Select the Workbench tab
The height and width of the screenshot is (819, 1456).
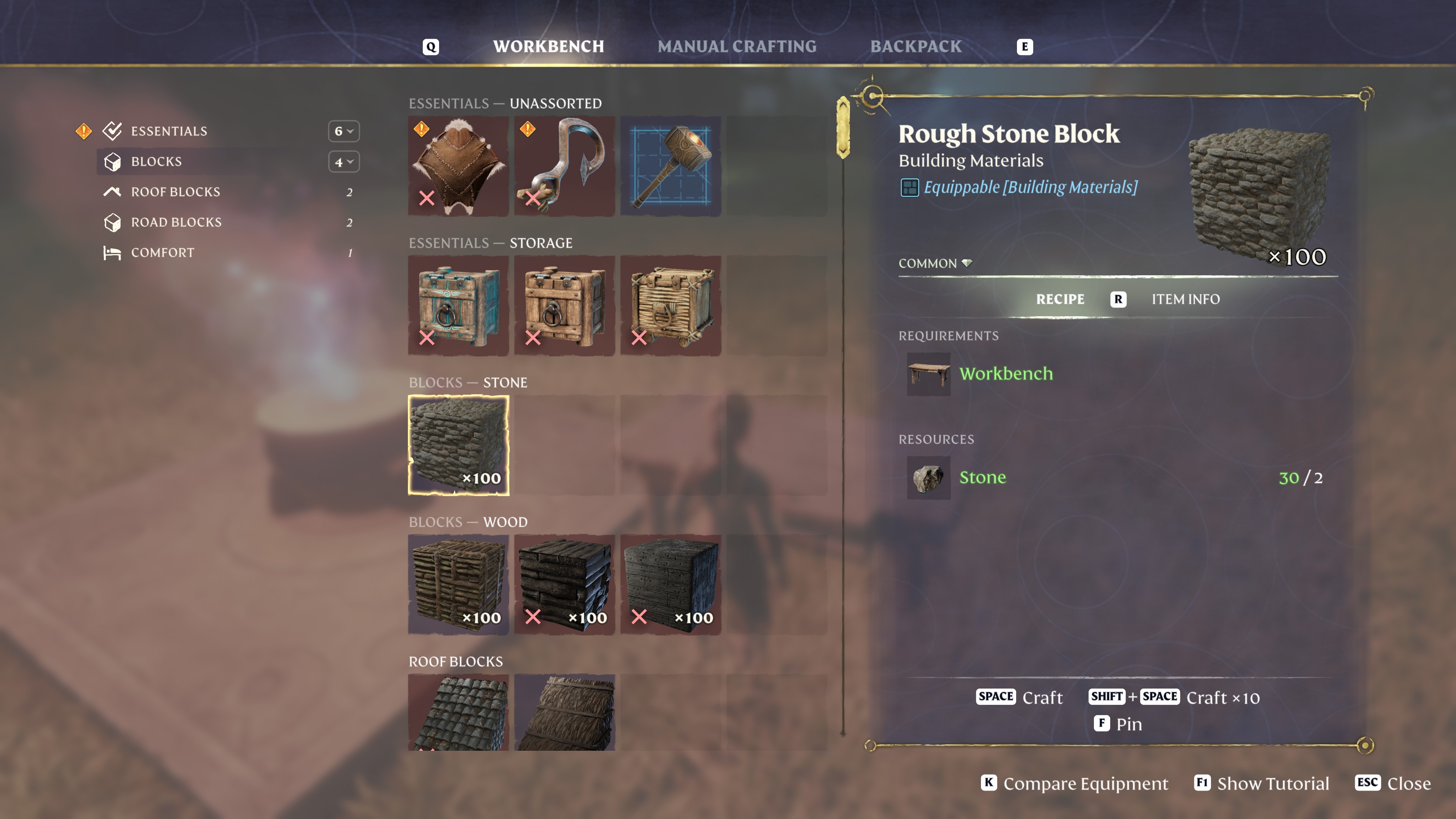[x=548, y=46]
